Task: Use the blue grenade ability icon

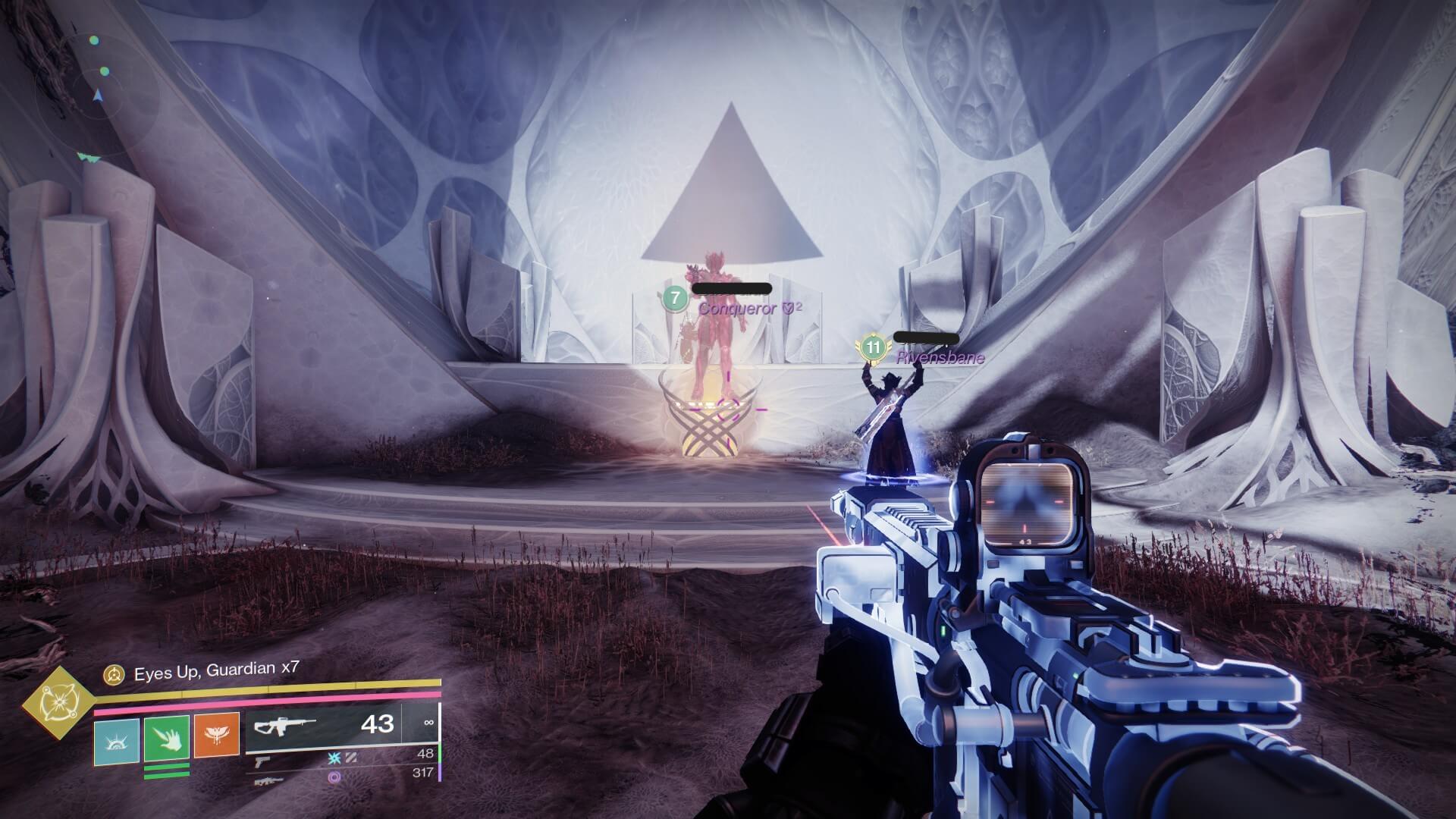Action: [x=117, y=741]
